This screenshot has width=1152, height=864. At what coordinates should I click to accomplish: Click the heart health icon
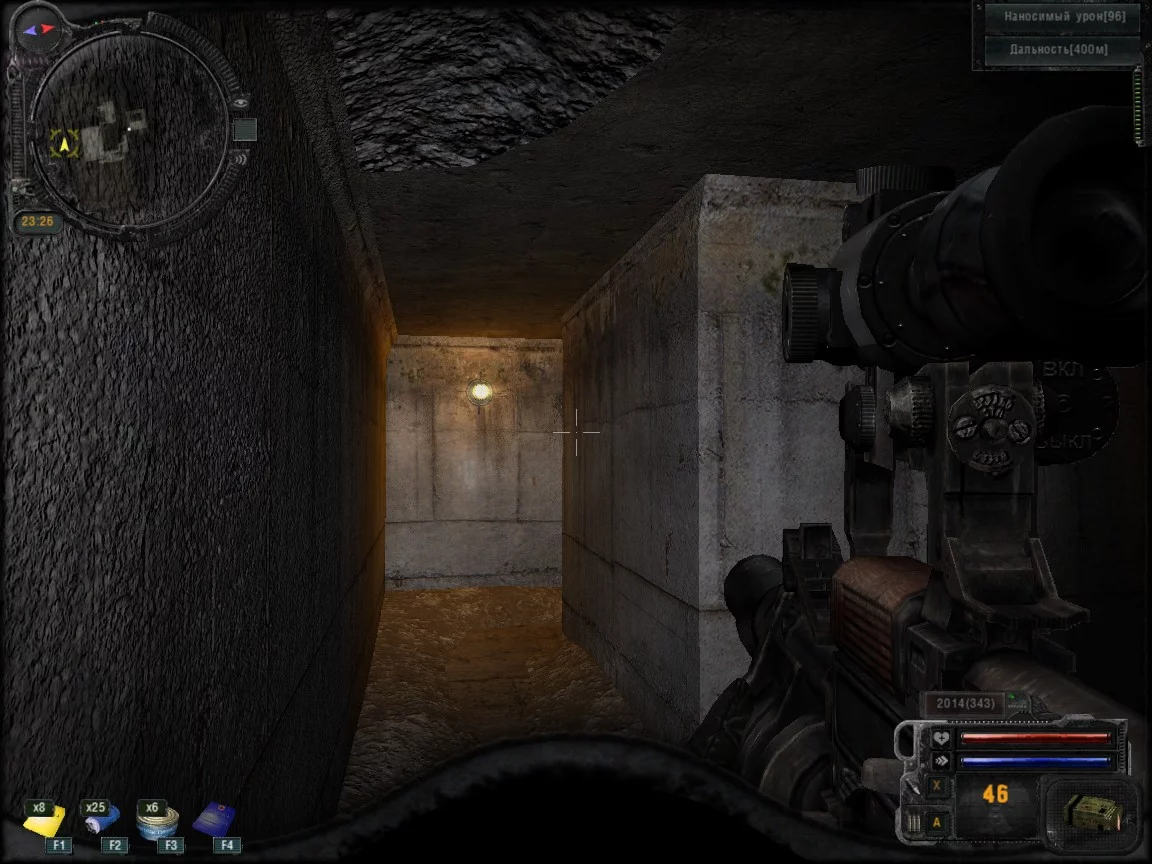940,738
